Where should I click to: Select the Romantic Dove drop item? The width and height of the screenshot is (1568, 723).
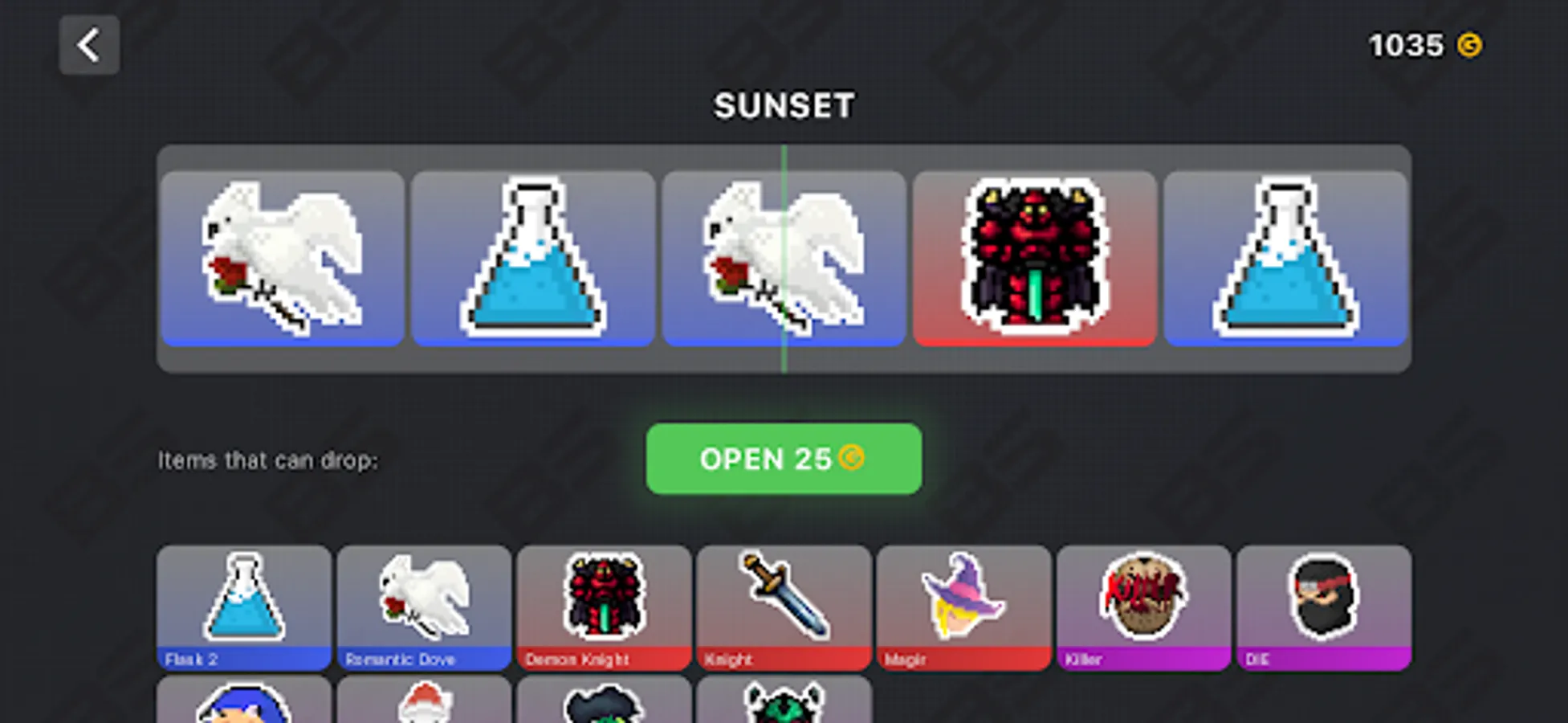point(423,607)
